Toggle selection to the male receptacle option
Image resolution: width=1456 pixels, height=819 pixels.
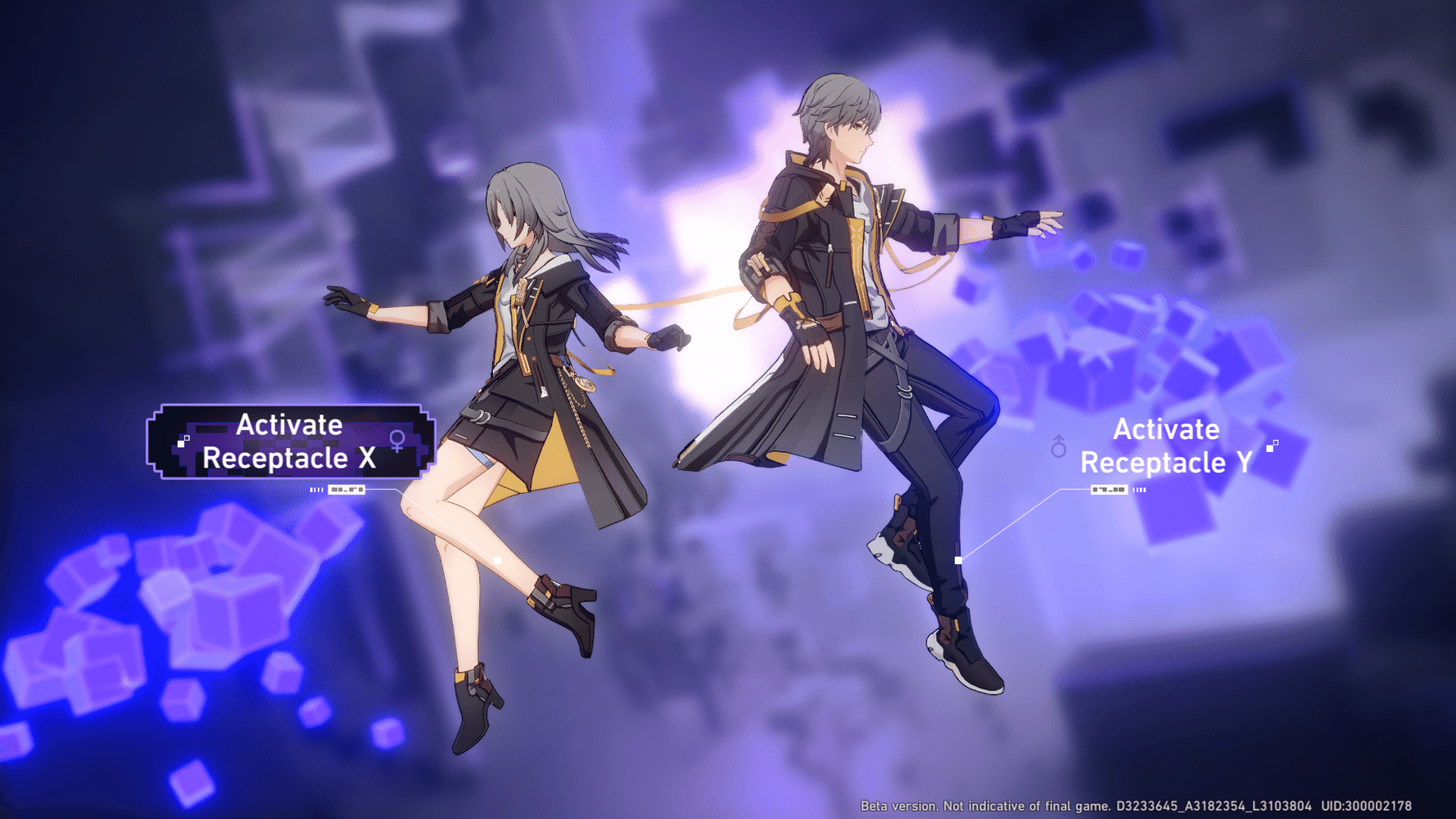pos(1166,446)
